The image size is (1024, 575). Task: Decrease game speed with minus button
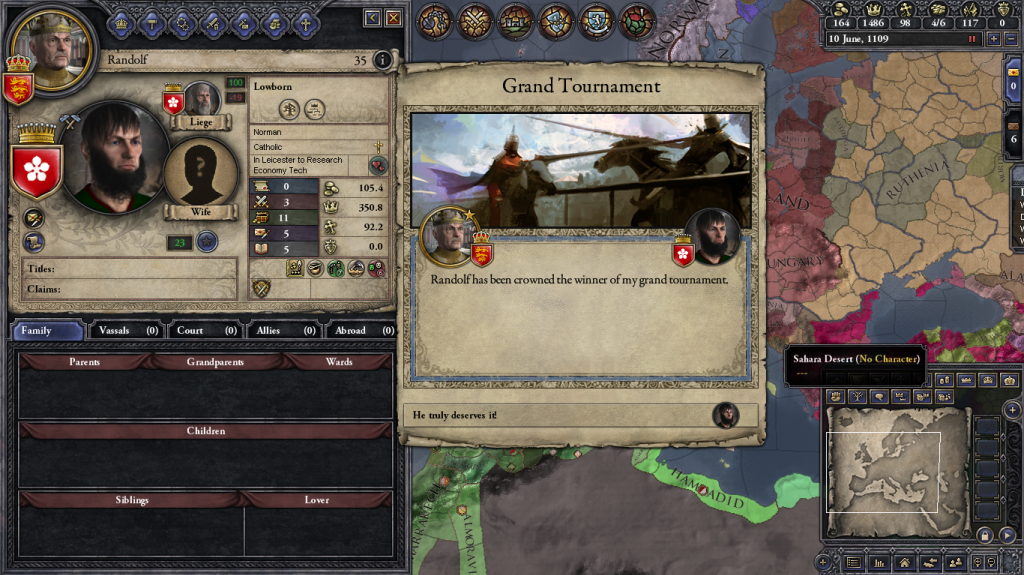tap(1009, 38)
